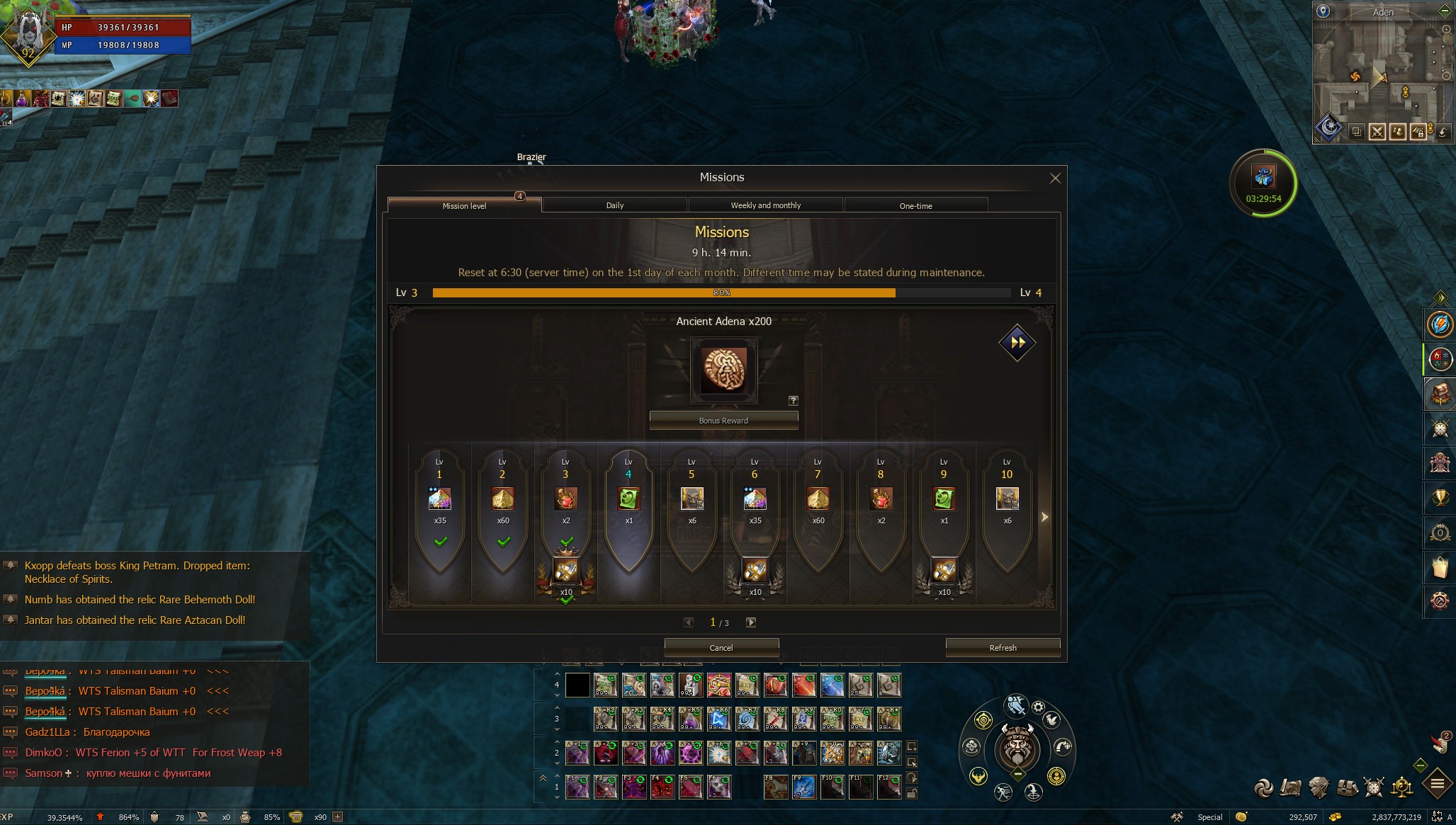
Task: Refresh the missions list
Action: (1003, 648)
